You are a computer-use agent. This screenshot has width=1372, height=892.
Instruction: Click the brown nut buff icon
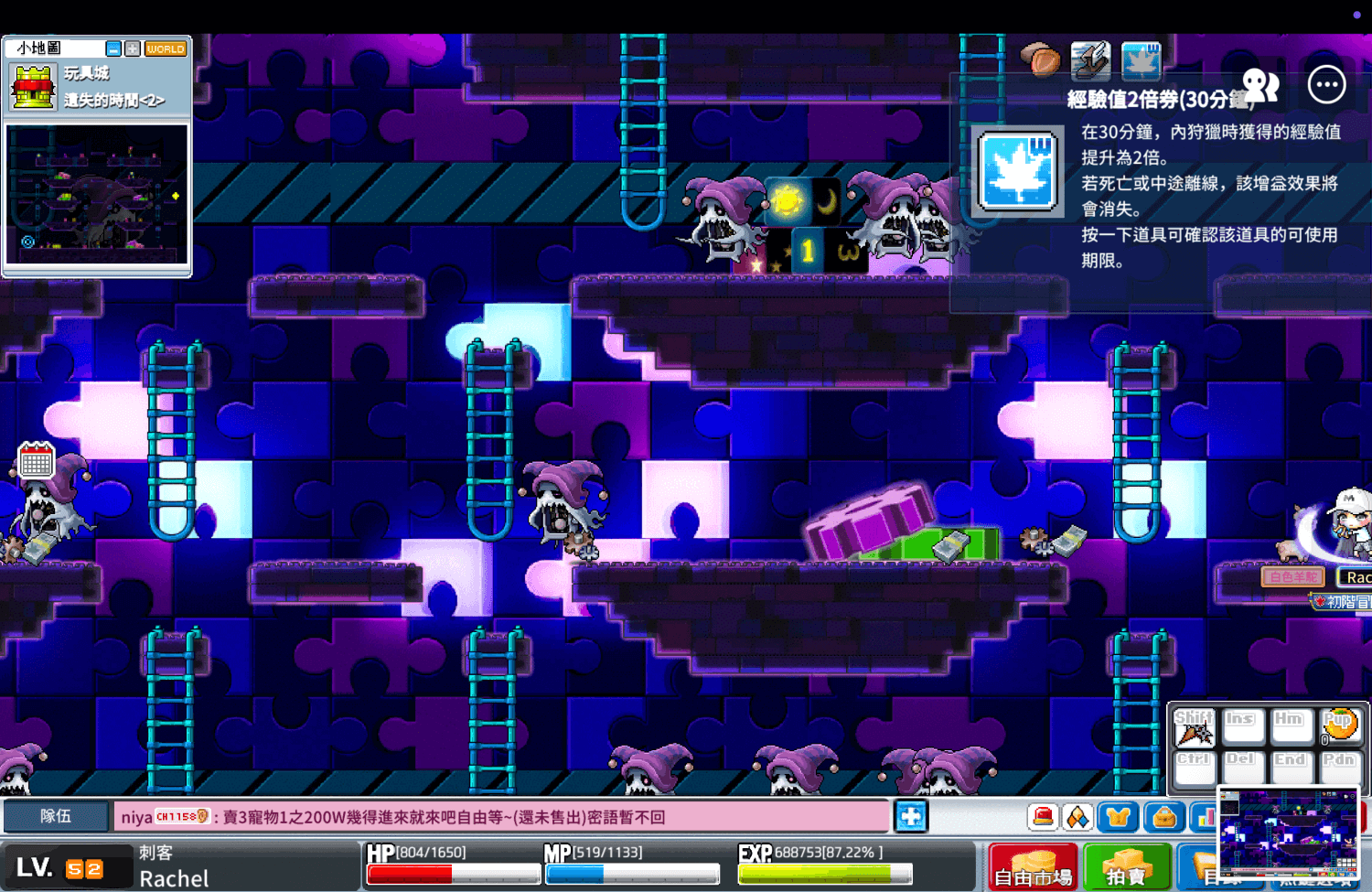click(1041, 60)
